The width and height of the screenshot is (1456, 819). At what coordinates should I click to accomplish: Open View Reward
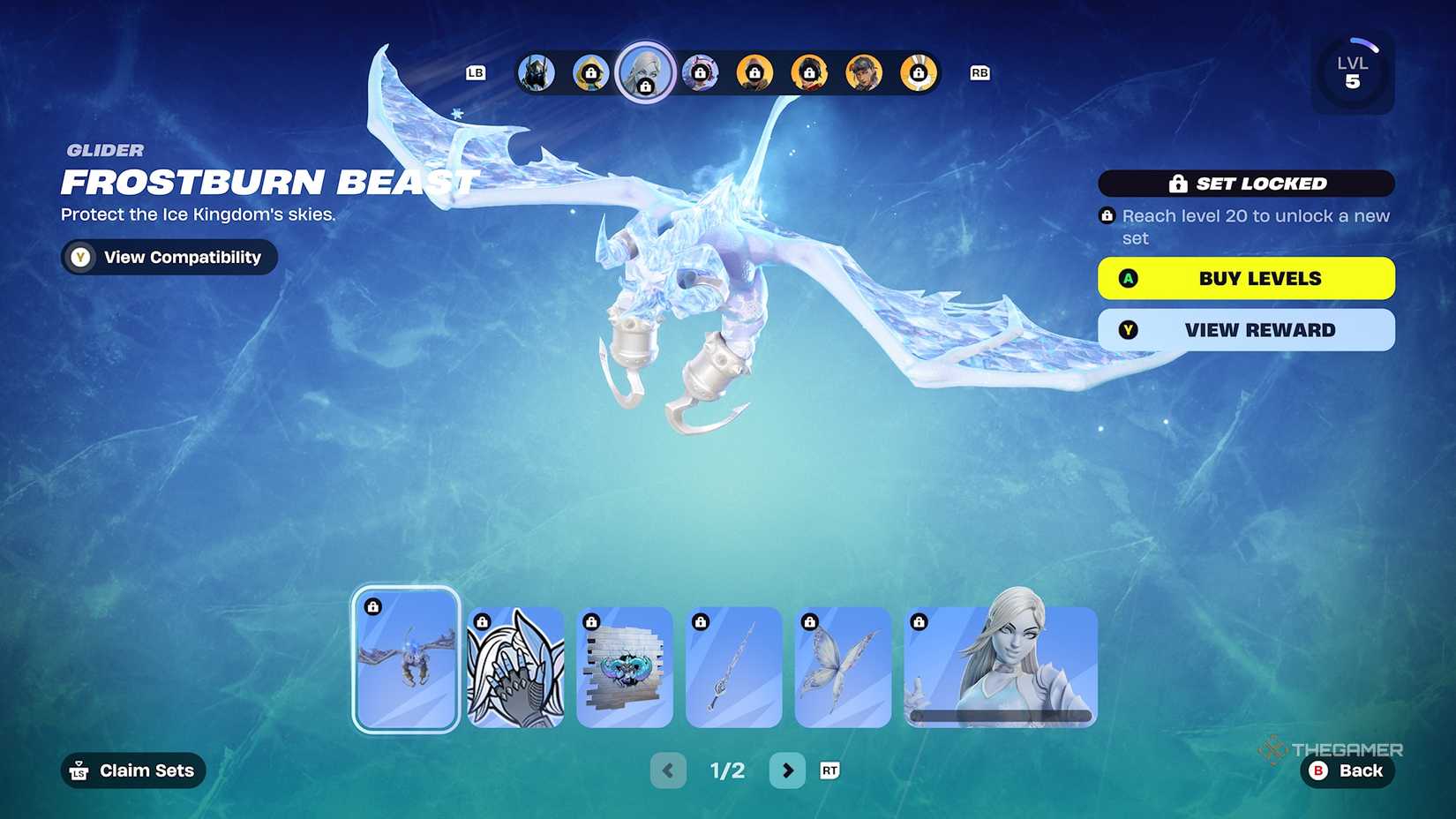click(1246, 330)
